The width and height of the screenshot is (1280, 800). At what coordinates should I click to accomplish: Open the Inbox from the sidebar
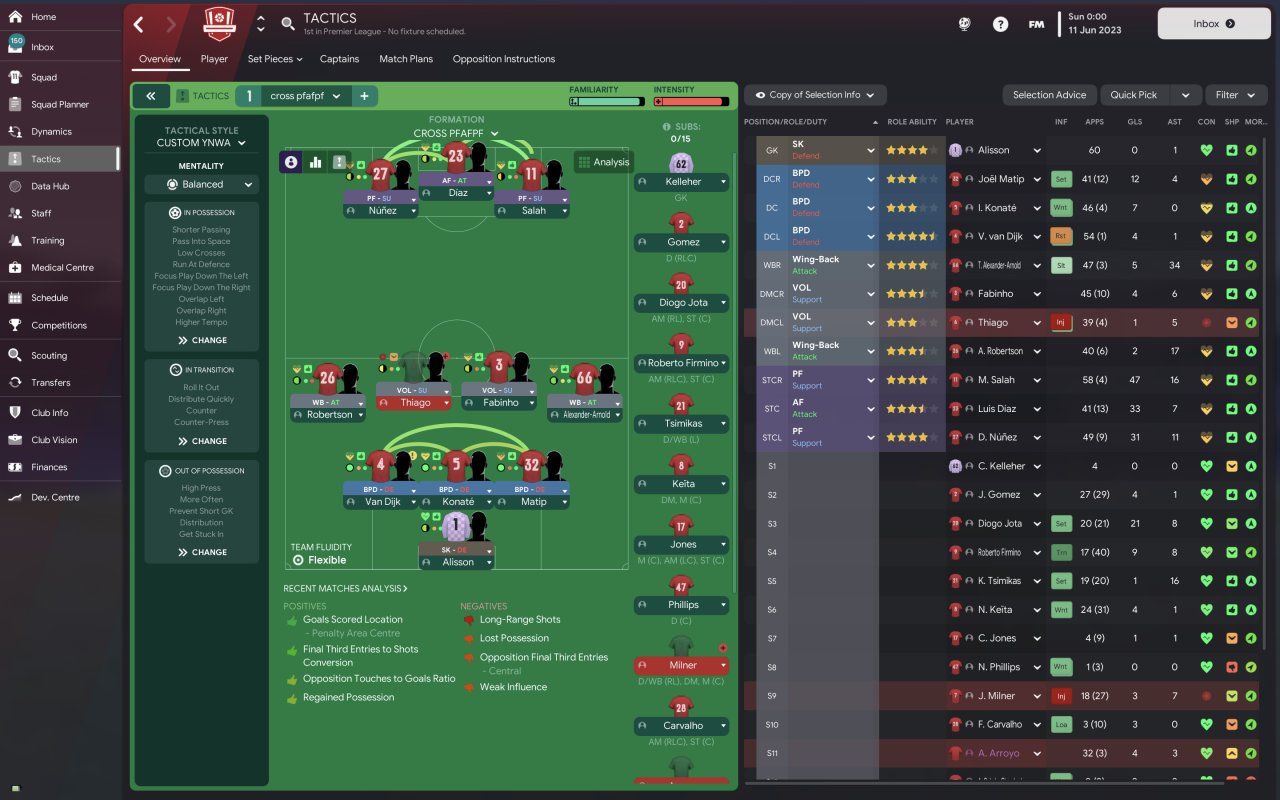pos(42,47)
